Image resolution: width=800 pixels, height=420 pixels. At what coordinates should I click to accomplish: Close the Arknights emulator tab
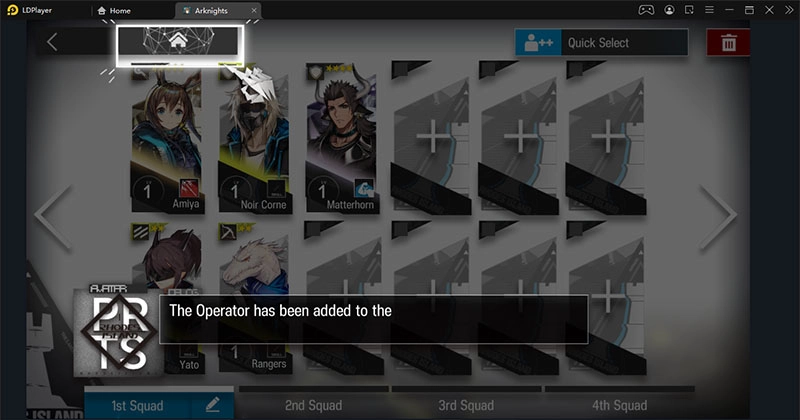[x=254, y=10]
